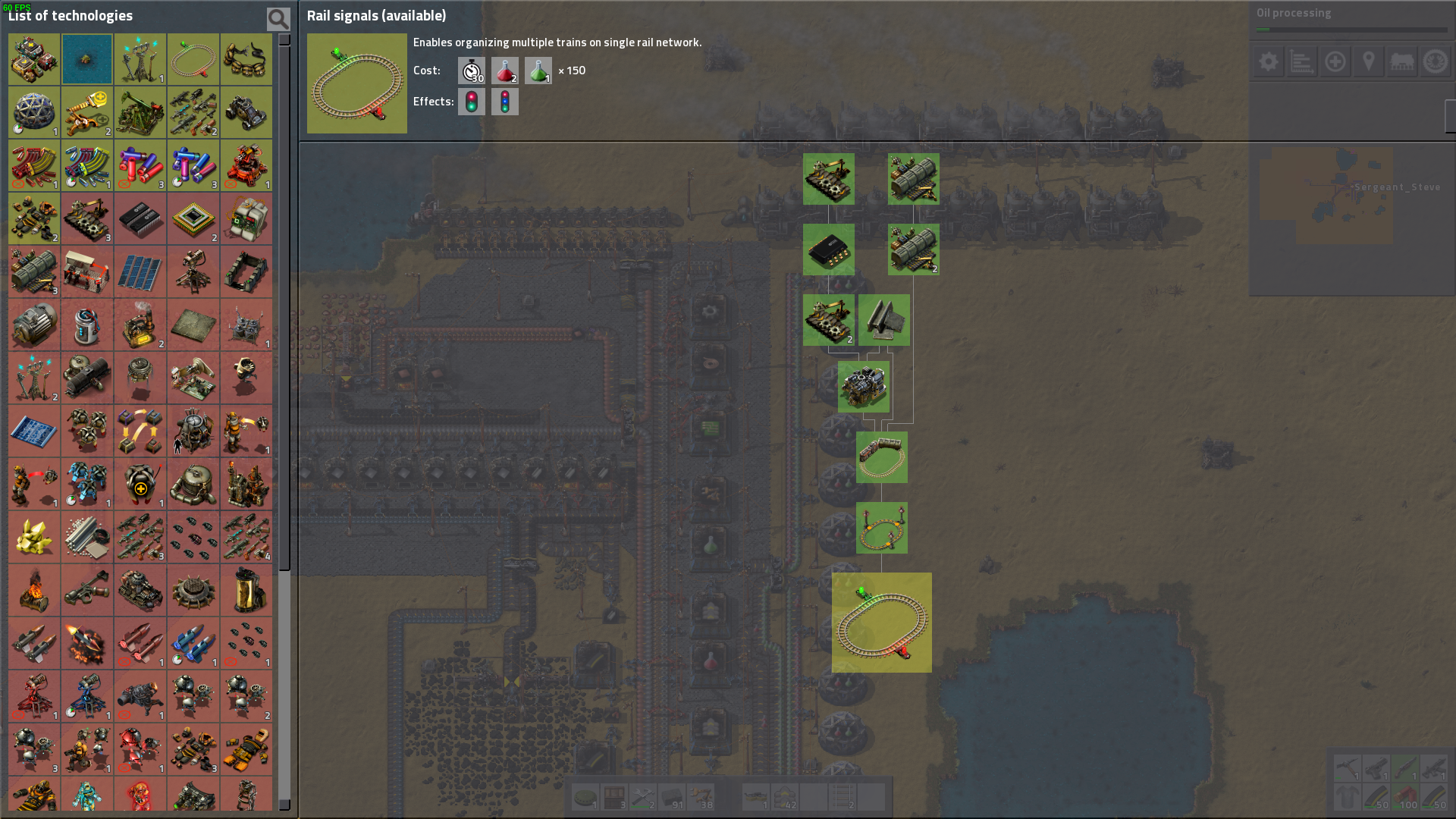Select the tank technology icon
The image size is (1456, 819).
click(x=34, y=59)
